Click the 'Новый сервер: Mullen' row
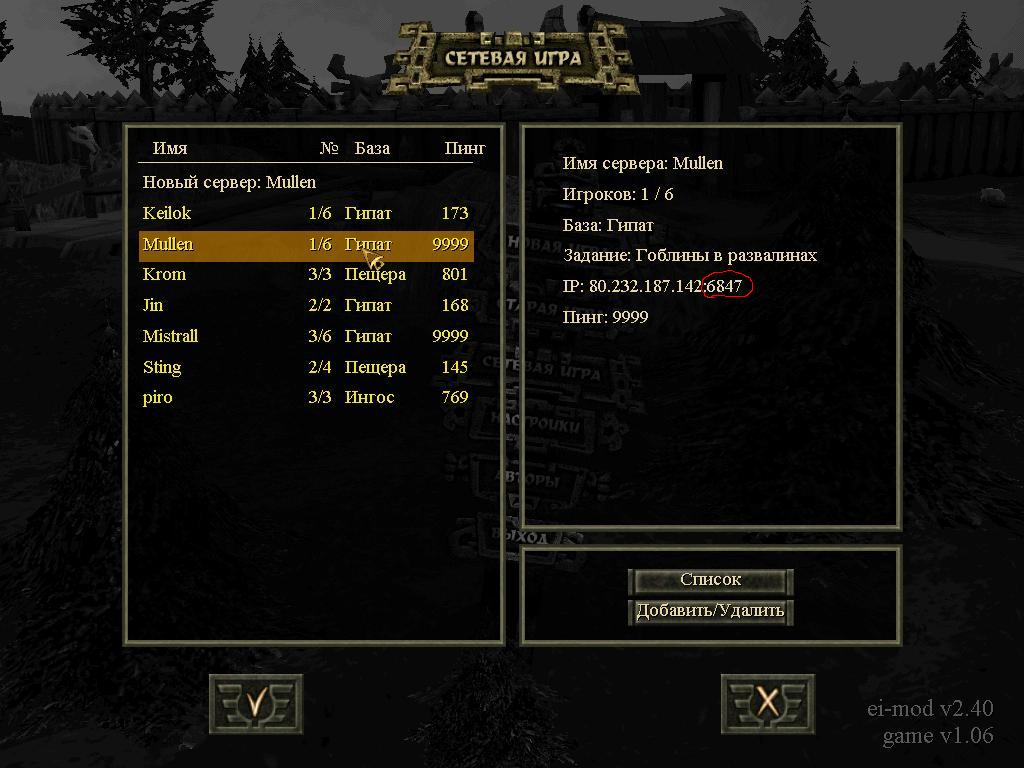Image resolution: width=1024 pixels, height=768 pixels. pos(229,182)
